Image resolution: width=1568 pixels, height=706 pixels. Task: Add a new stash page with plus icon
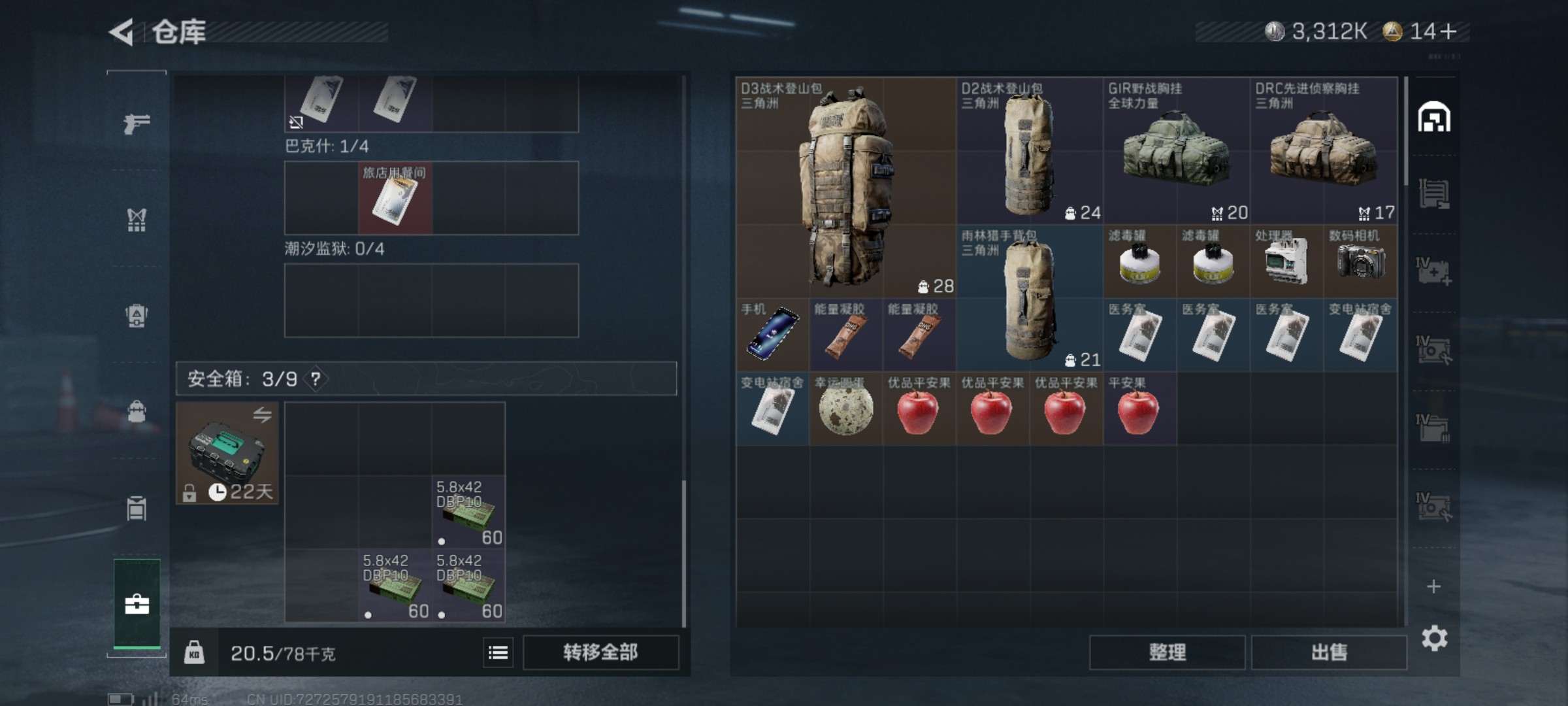[x=1433, y=586]
